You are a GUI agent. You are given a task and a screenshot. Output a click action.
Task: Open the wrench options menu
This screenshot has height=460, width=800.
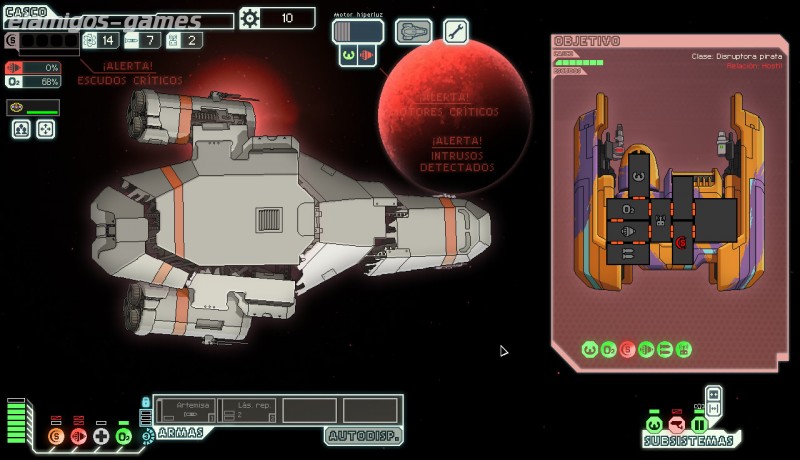[455, 31]
